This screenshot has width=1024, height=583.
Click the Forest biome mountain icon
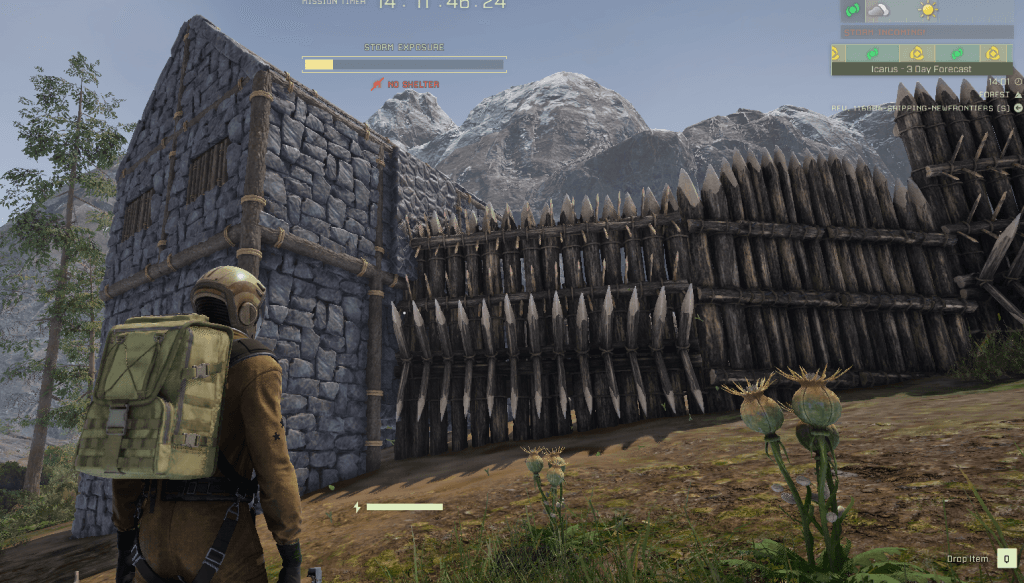tap(1017, 94)
